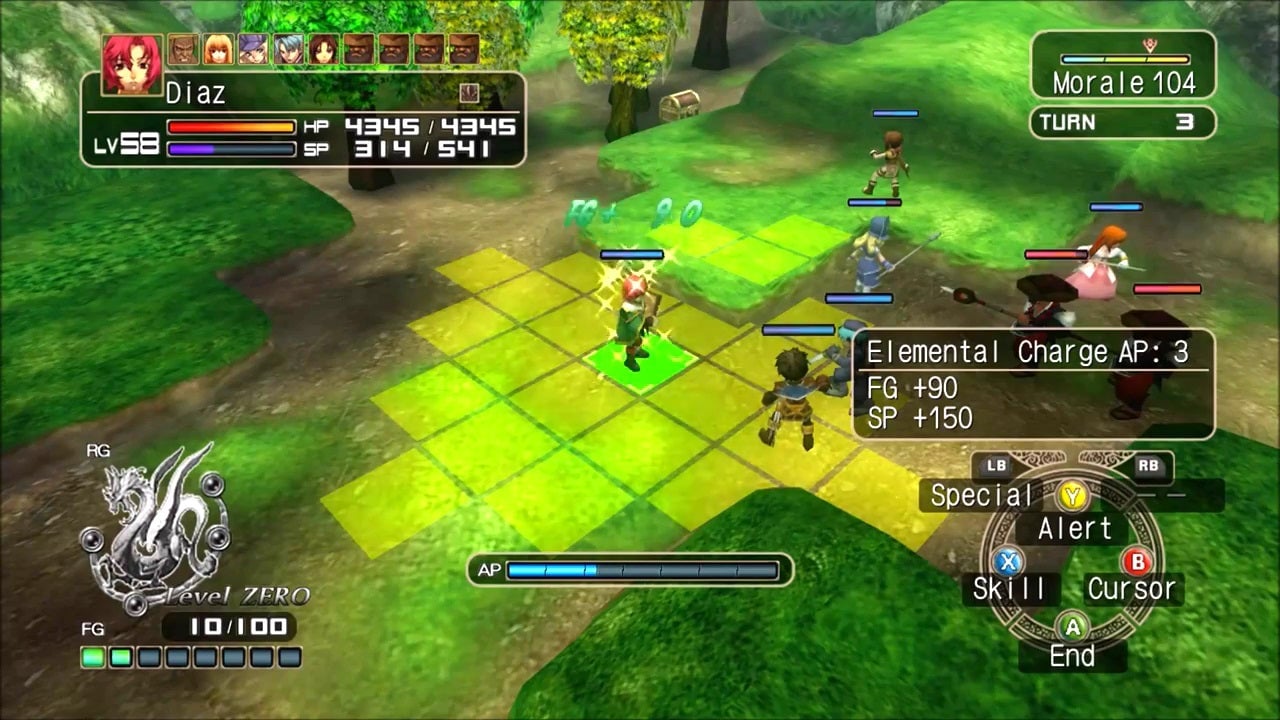Click the small emblem beside Diaz's name panel

pyautogui.click(x=469, y=93)
